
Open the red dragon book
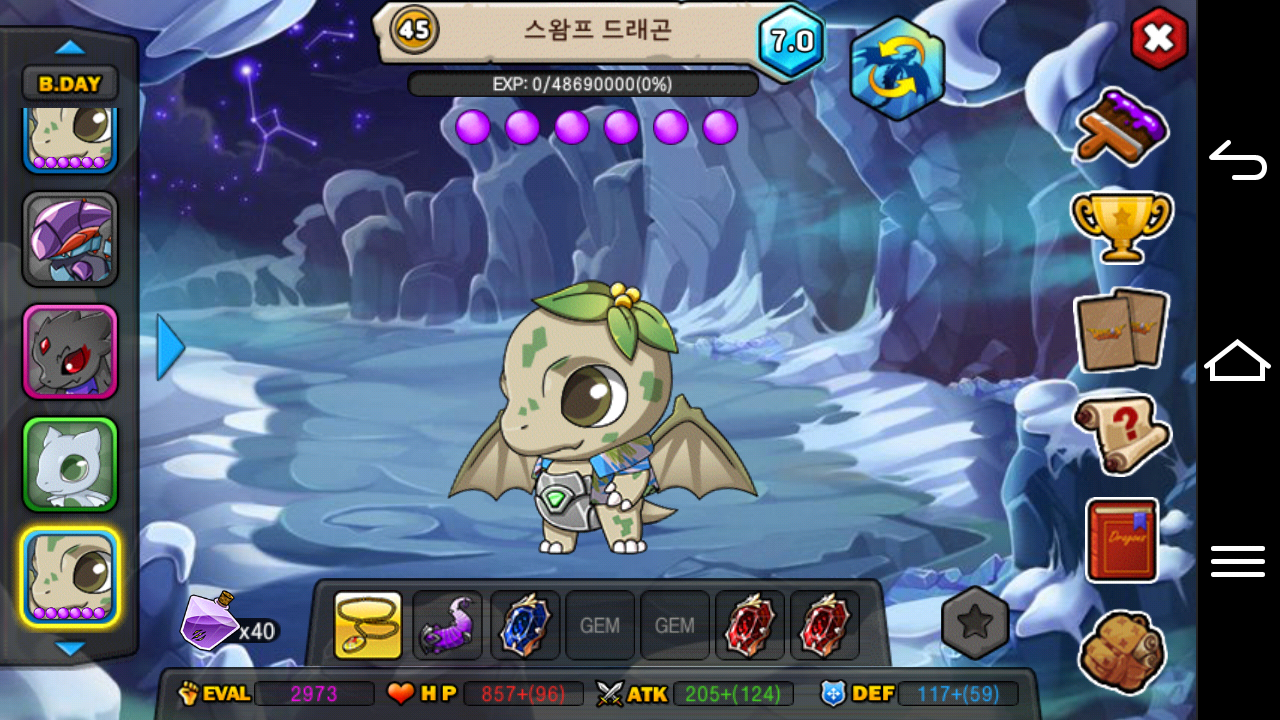(x=1122, y=540)
